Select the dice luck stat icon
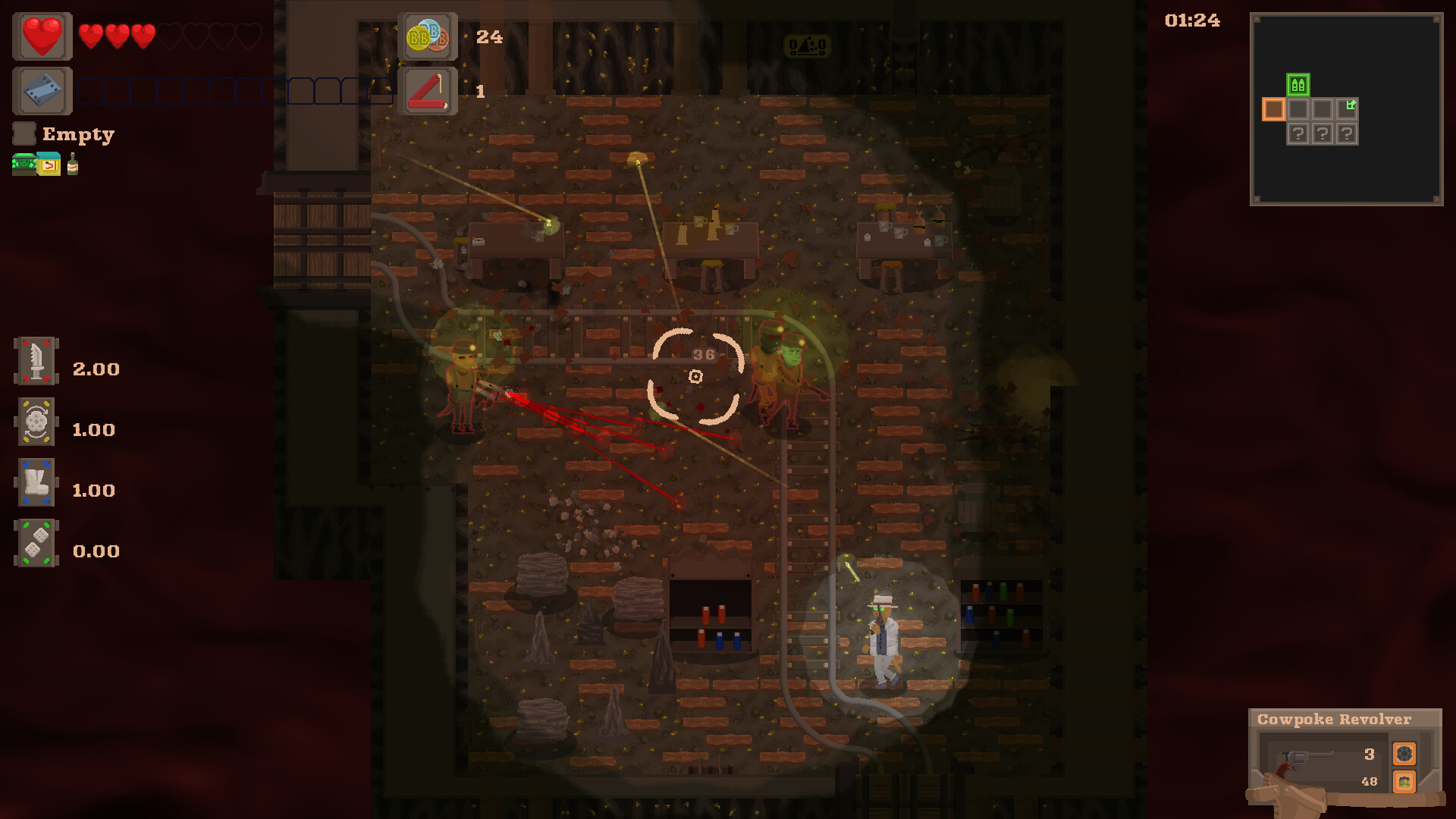The width and height of the screenshot is (1456, 819). click(x=36, y=543)
